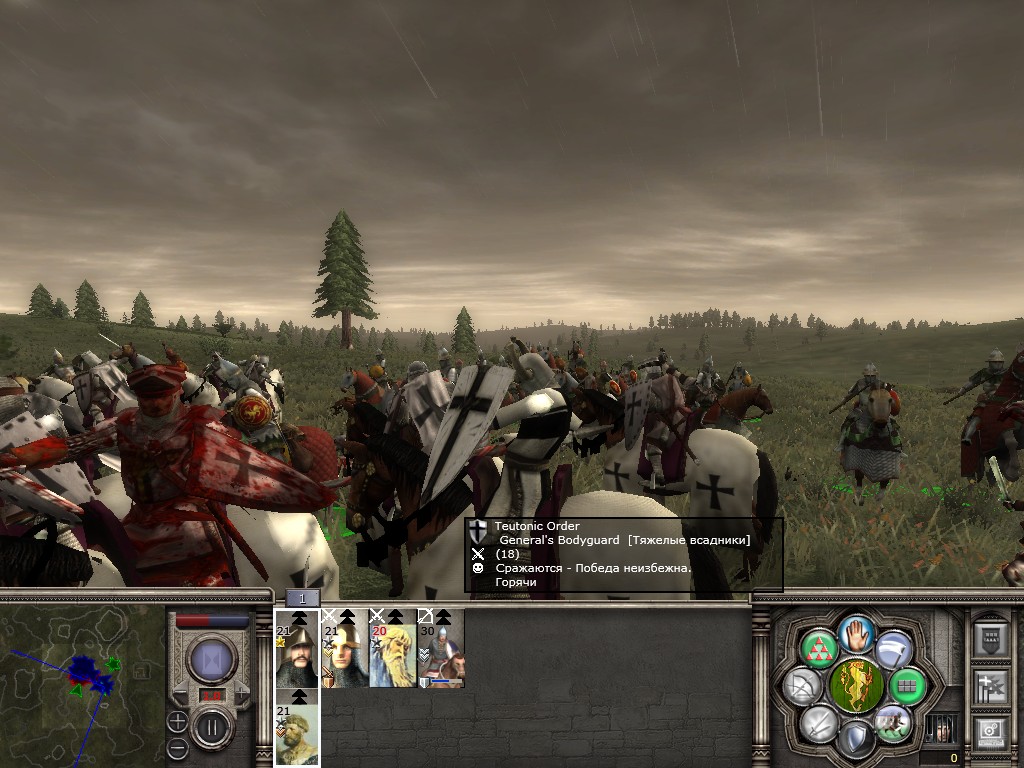This screenshot has height=768, width=1024.
Task: Select unit group tab 1
Action: 302,598
